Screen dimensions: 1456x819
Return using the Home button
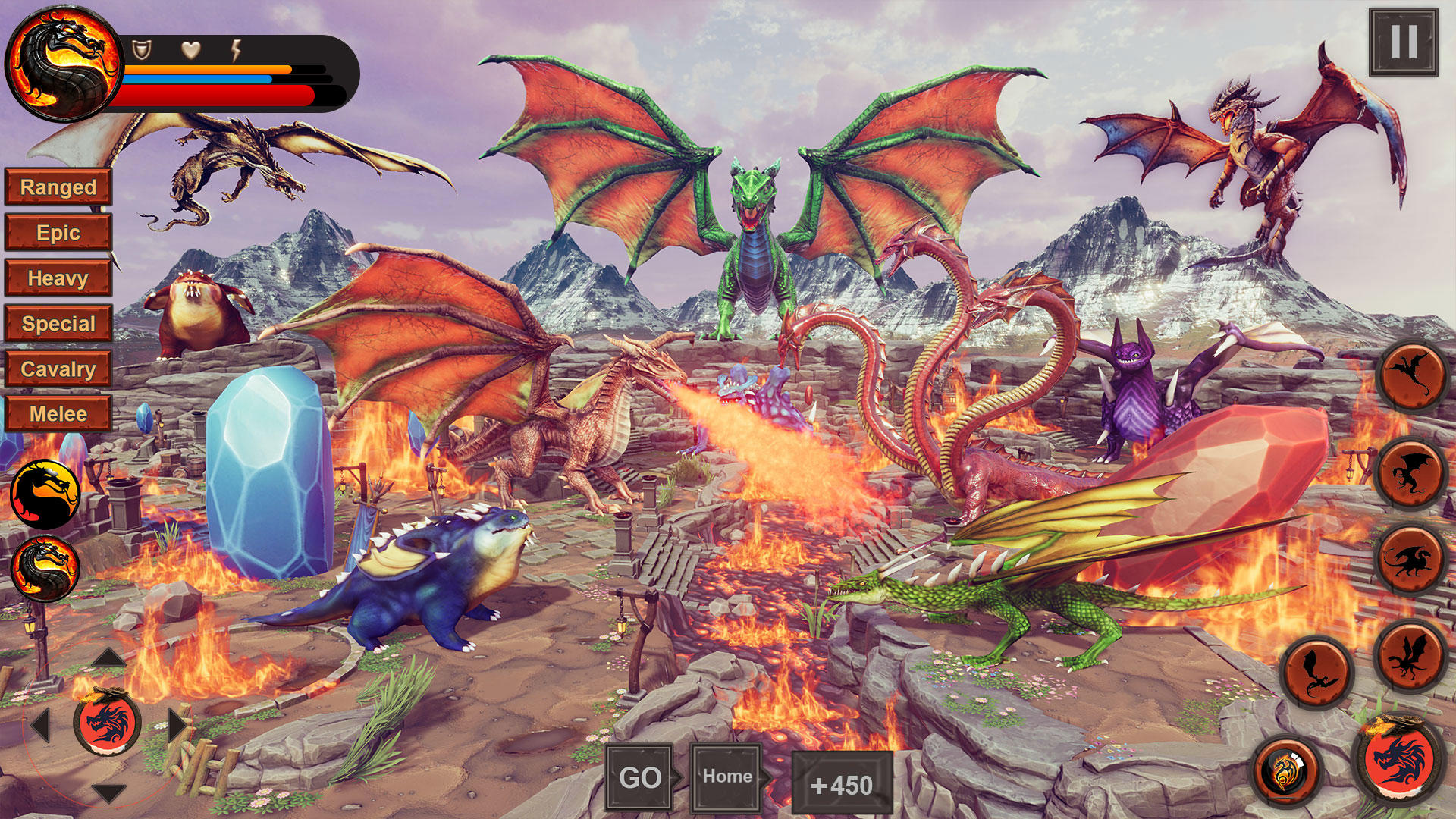(x=726, y=777)
